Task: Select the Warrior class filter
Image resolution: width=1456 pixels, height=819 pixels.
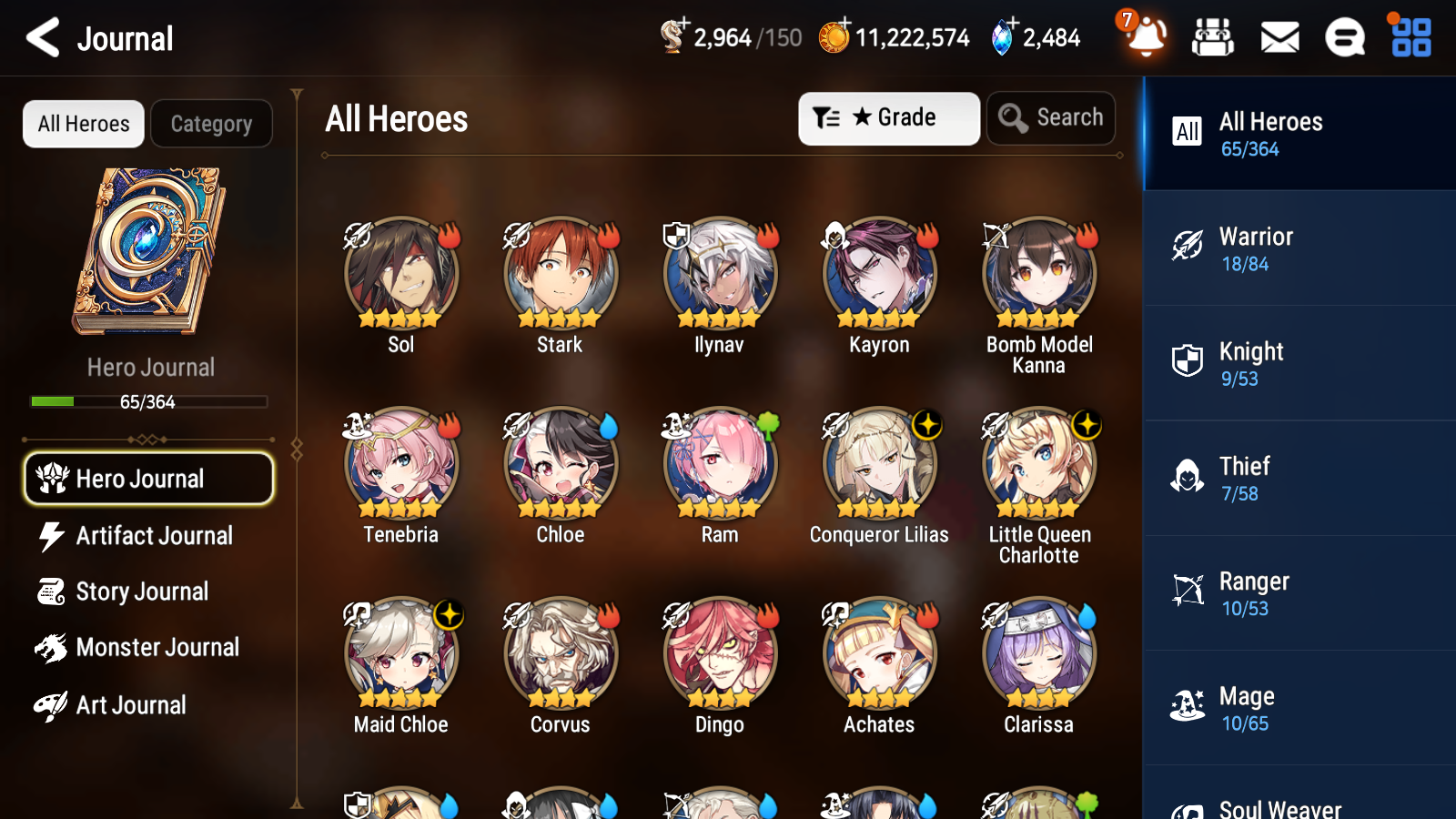Action: click(x=1274, y=250)
